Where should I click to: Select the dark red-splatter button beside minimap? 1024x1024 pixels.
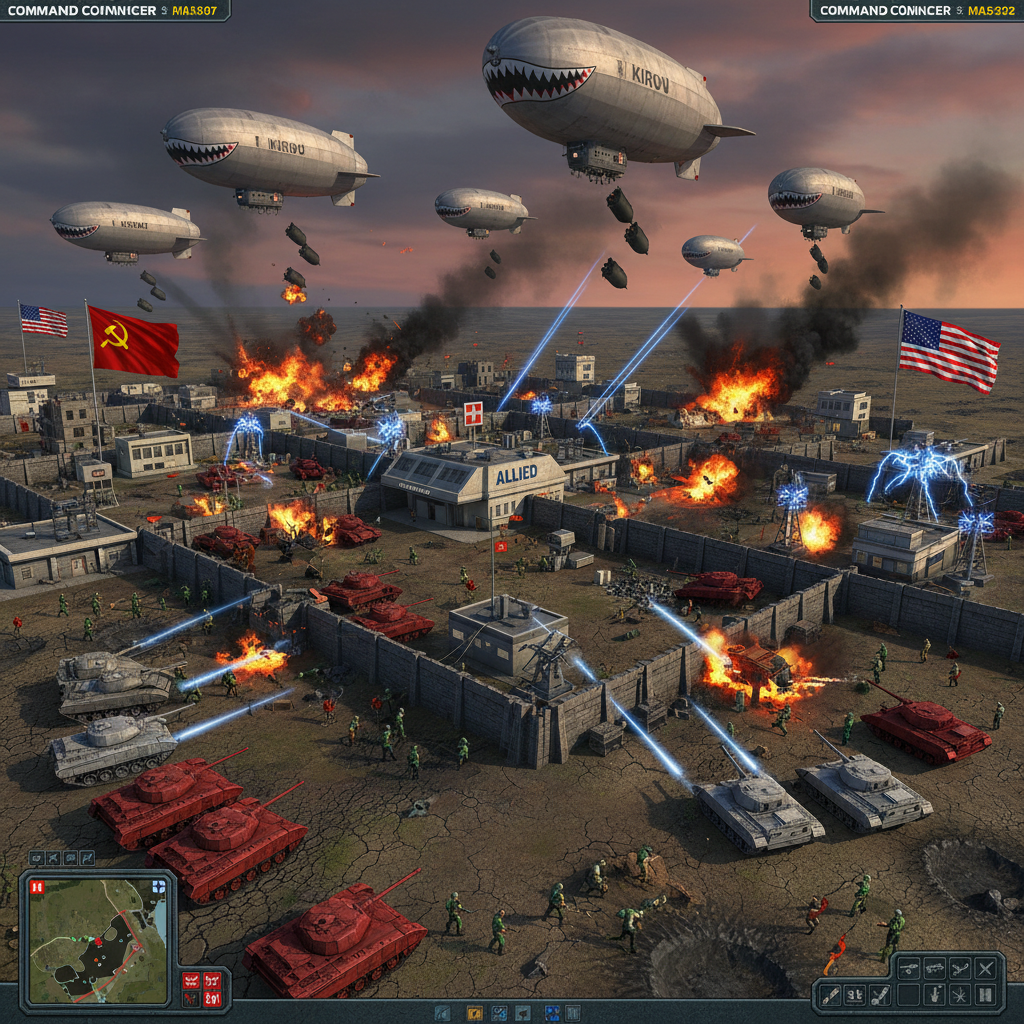pyautogui.click(x=191, y=1000)
